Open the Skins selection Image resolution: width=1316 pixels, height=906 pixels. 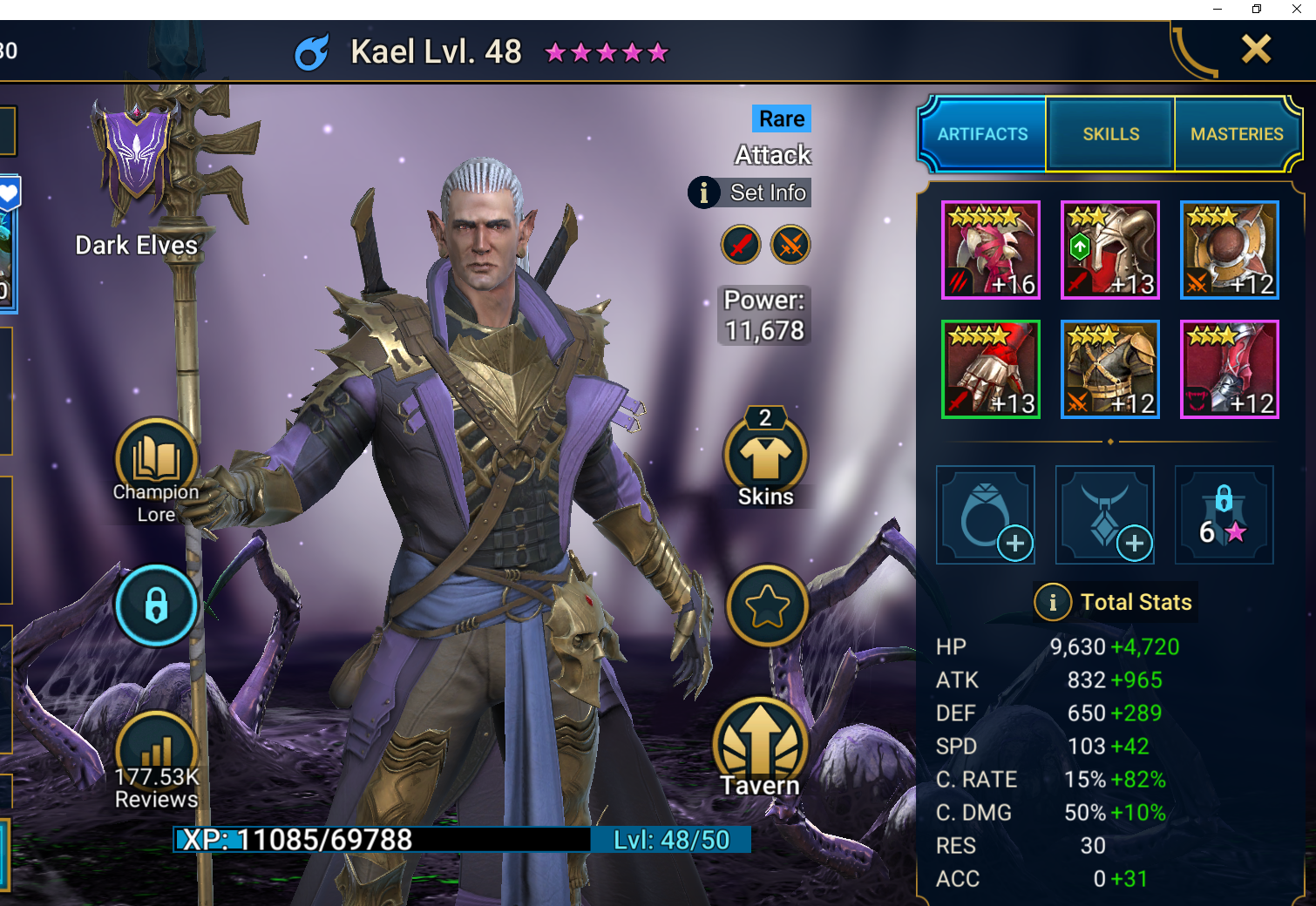tap(765, 457)
